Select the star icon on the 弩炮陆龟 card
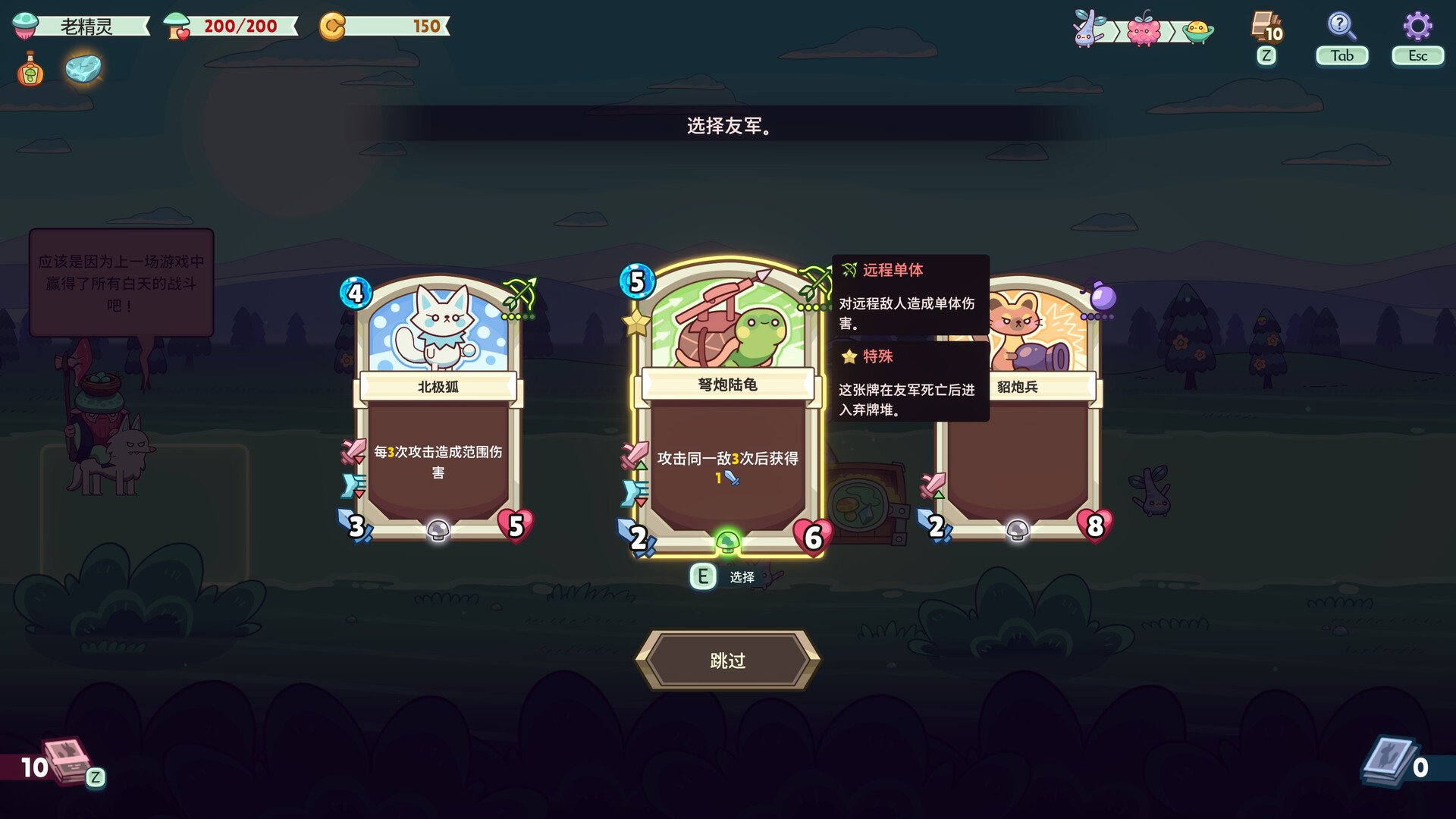The width and height of the screenshot is (1456, 819). tap(634, 324)
